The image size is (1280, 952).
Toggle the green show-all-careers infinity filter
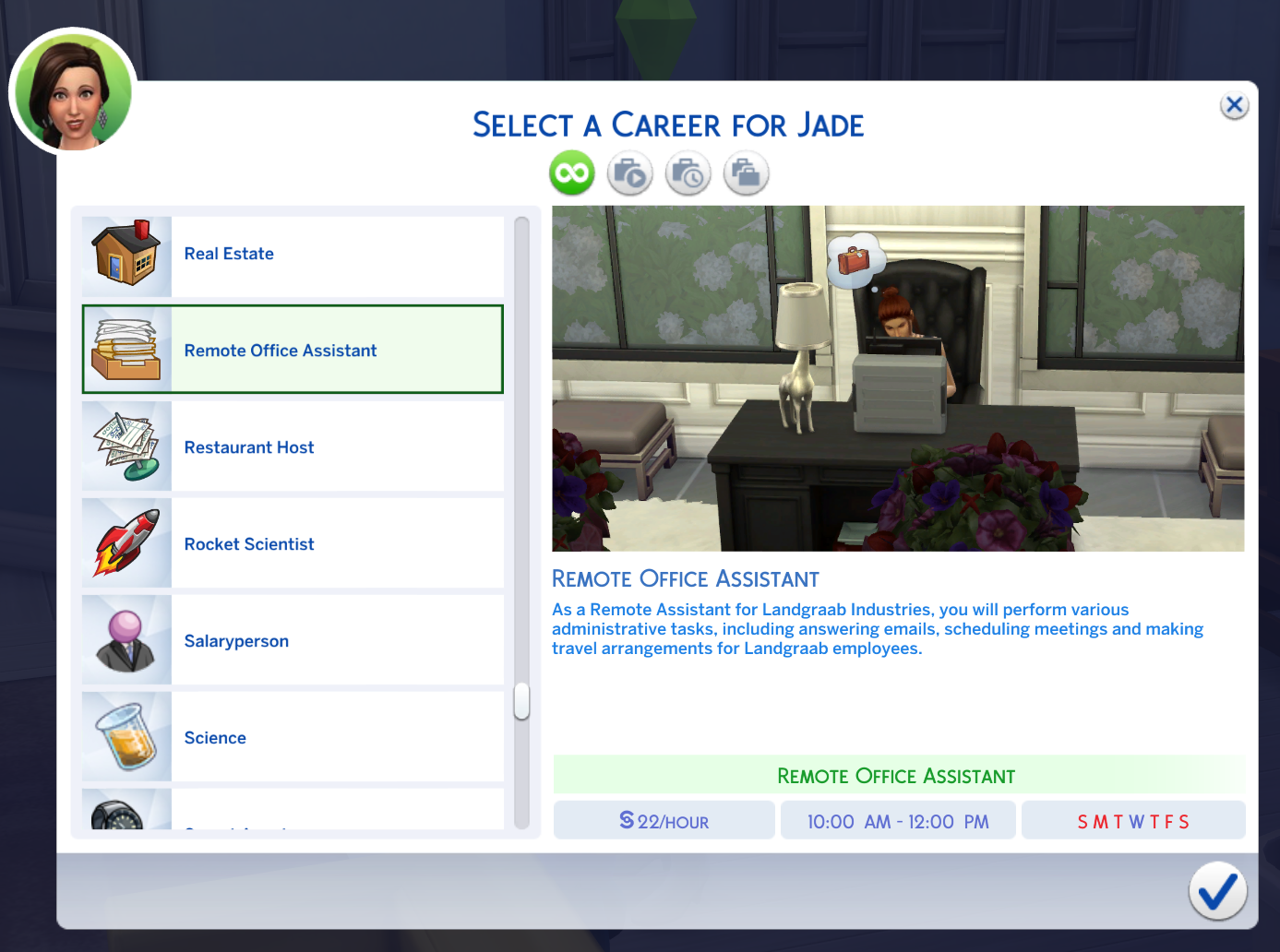(571, 173)
